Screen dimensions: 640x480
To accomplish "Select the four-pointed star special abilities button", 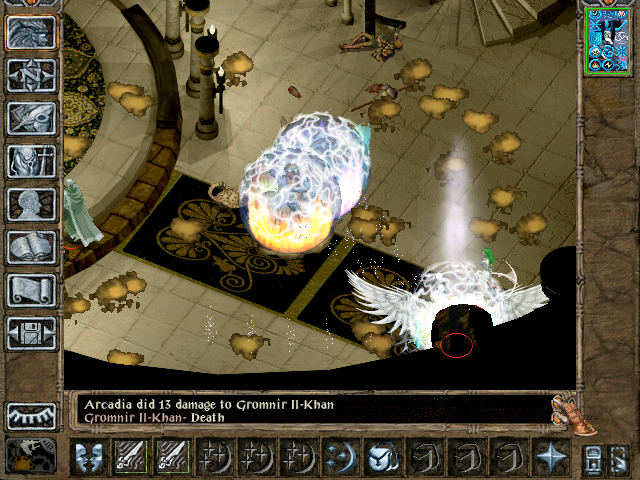I will (550, 456).
